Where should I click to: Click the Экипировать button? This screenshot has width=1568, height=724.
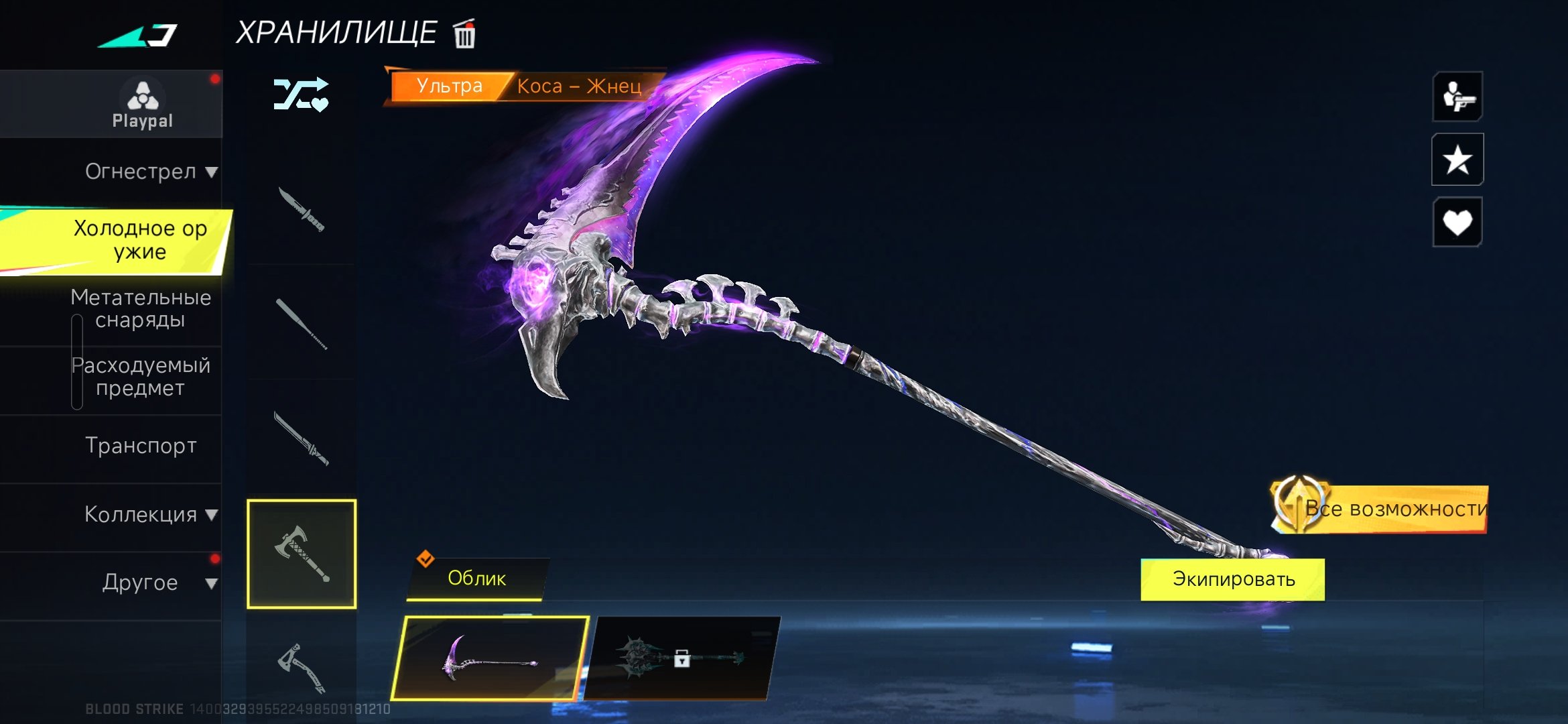tap(1233, 579)
